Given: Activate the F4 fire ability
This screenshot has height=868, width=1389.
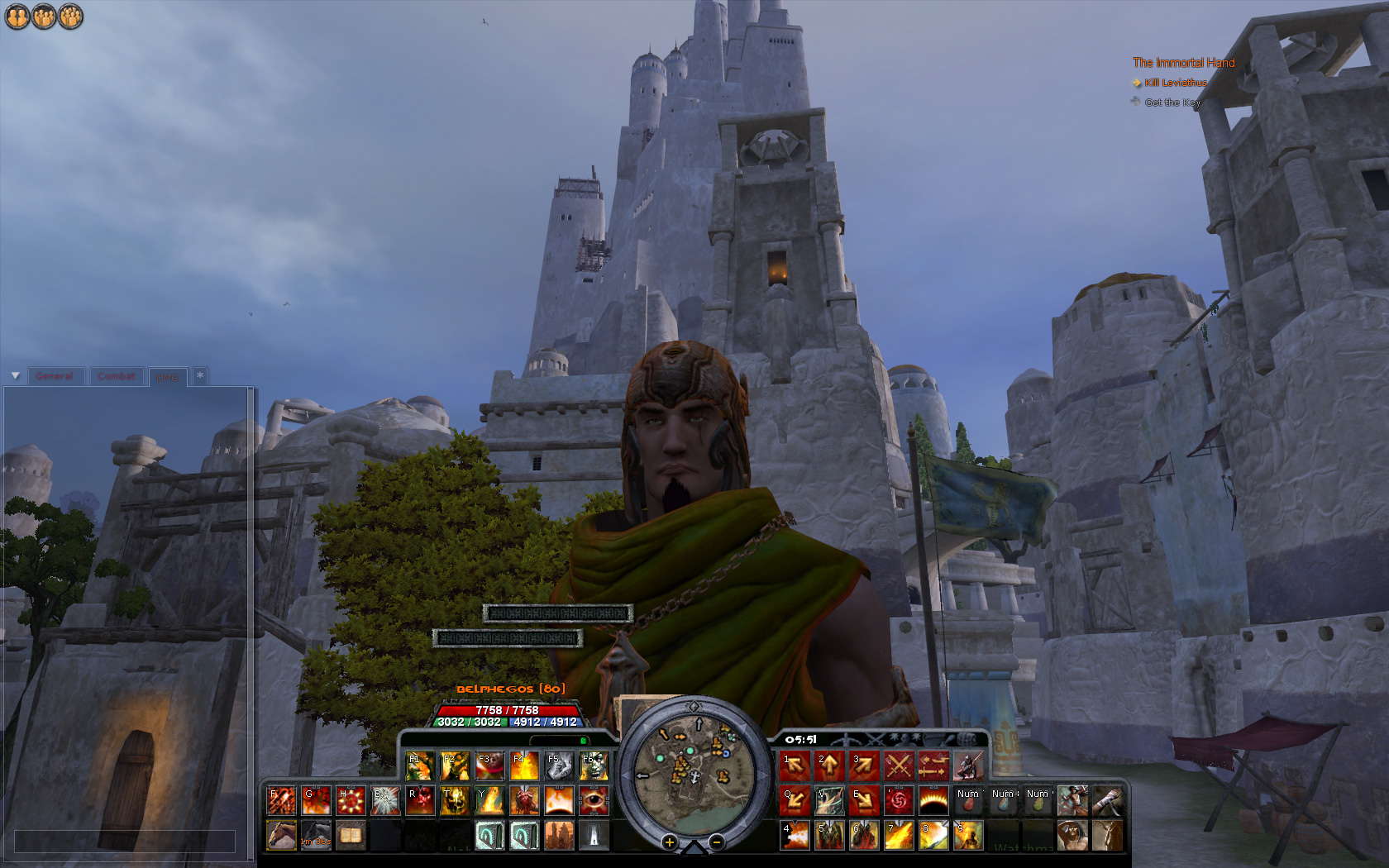Looking at the screenshot, I should (x=524, y=766).
